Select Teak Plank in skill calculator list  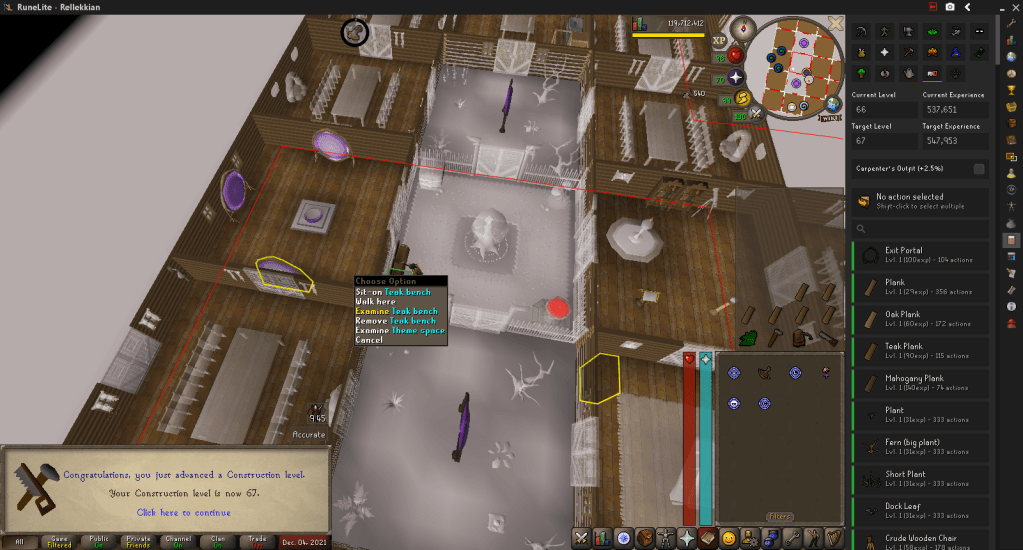(920, 351)
